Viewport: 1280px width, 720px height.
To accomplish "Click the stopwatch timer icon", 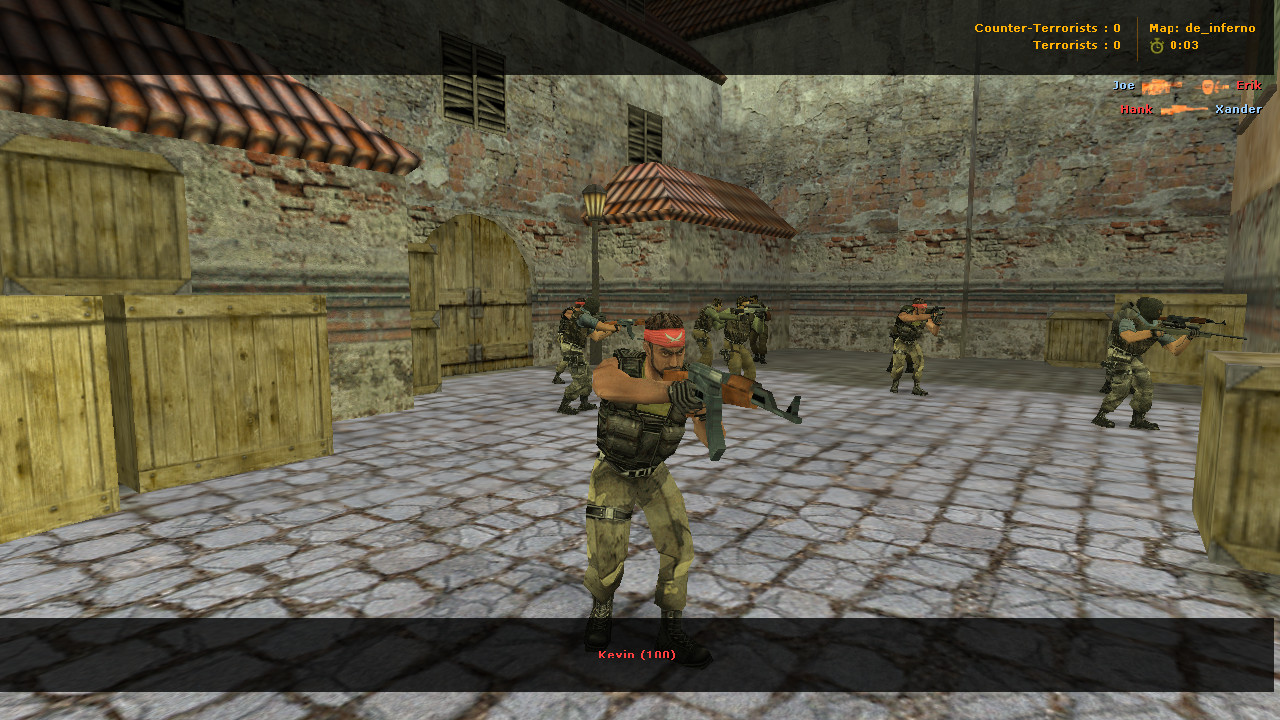I will pyautogui.click(x=1156, y=45).
